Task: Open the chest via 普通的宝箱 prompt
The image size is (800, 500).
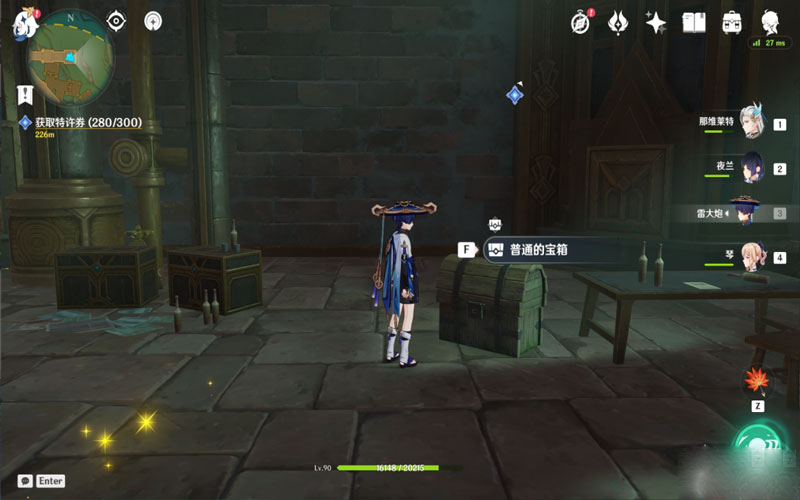Action: [530, 250]
